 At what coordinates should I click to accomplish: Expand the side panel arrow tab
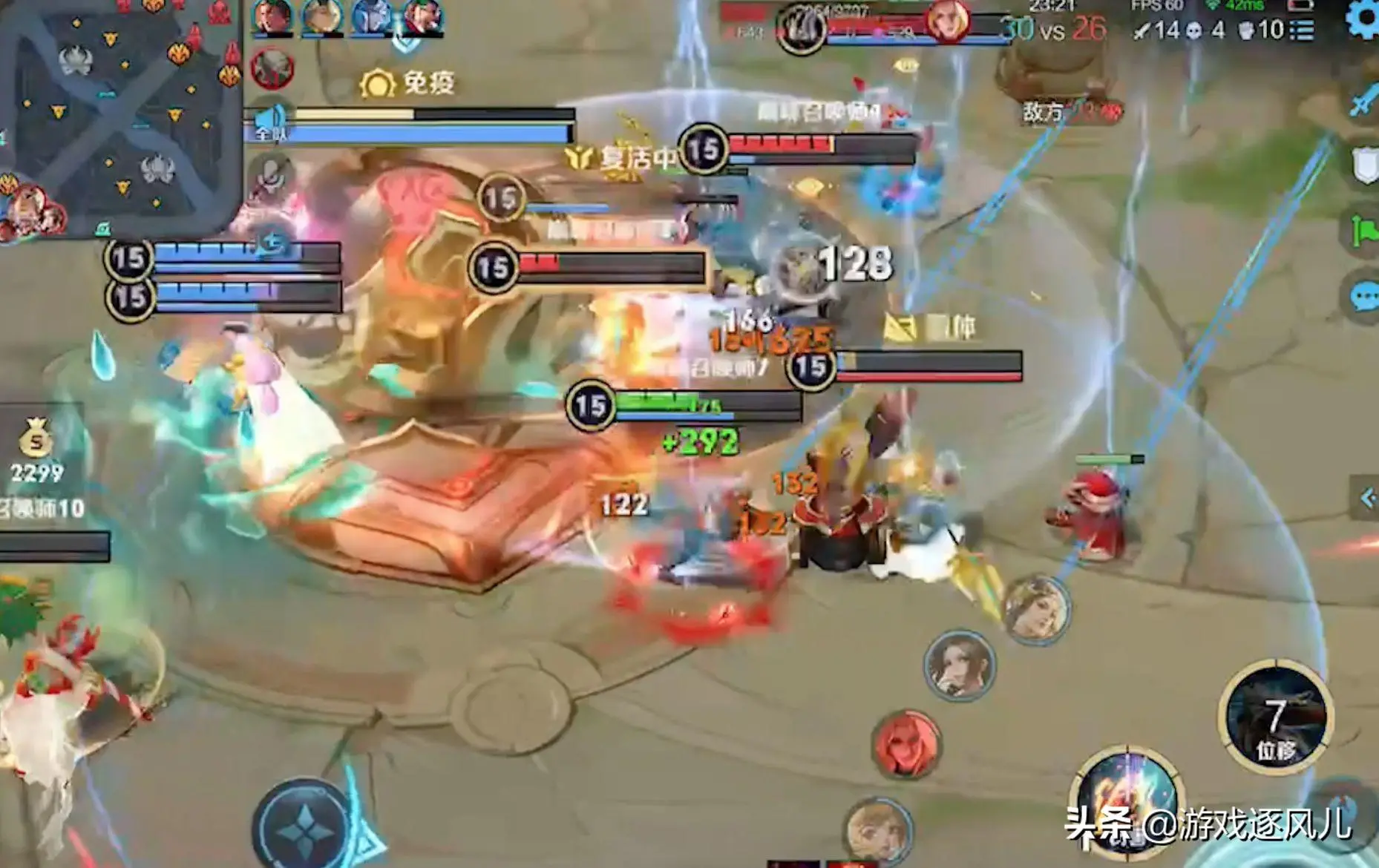click(1366, 498)
